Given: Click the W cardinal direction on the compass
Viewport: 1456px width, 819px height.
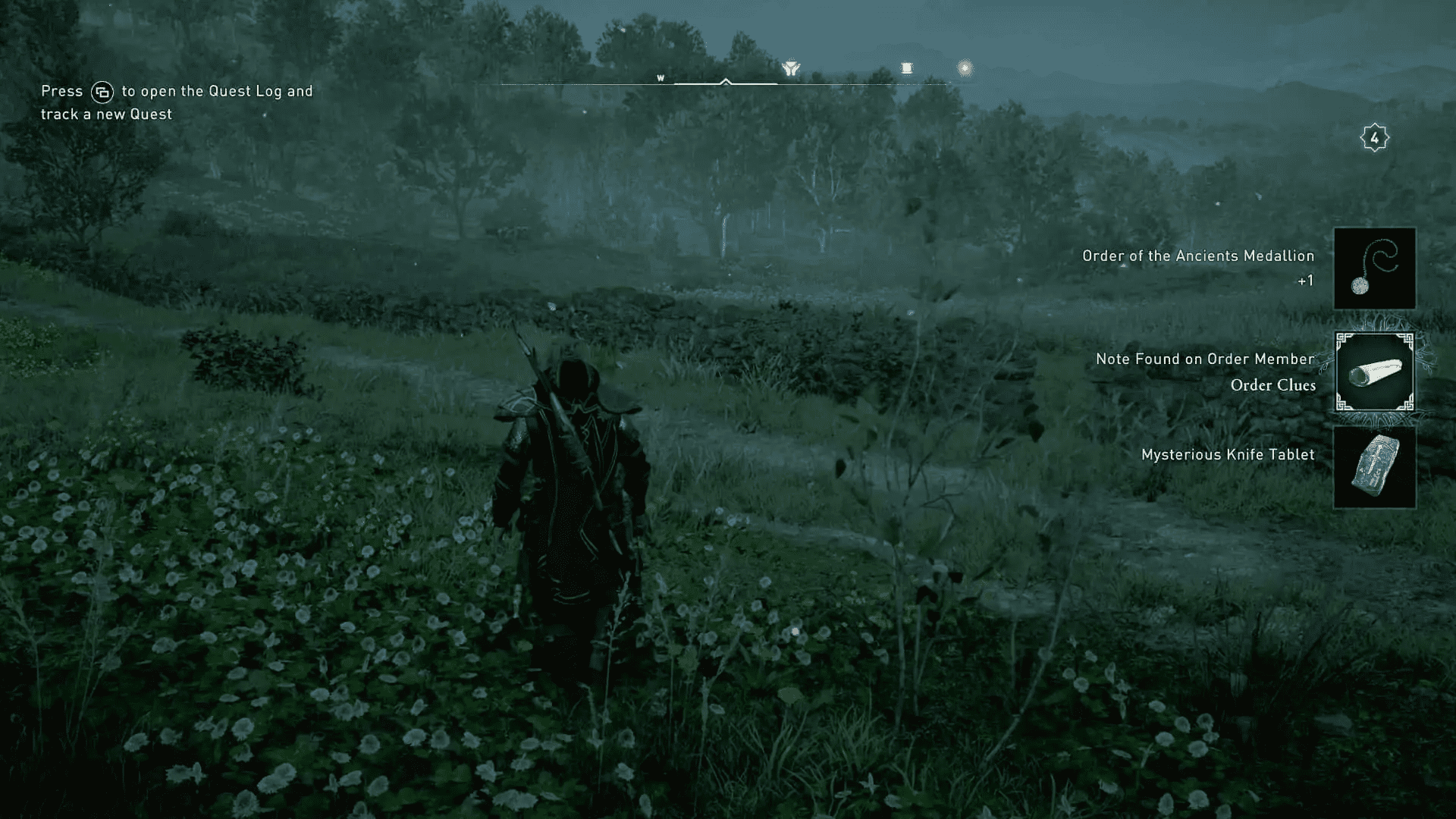Looking at the screenshot, I should [x=661, y=77].
